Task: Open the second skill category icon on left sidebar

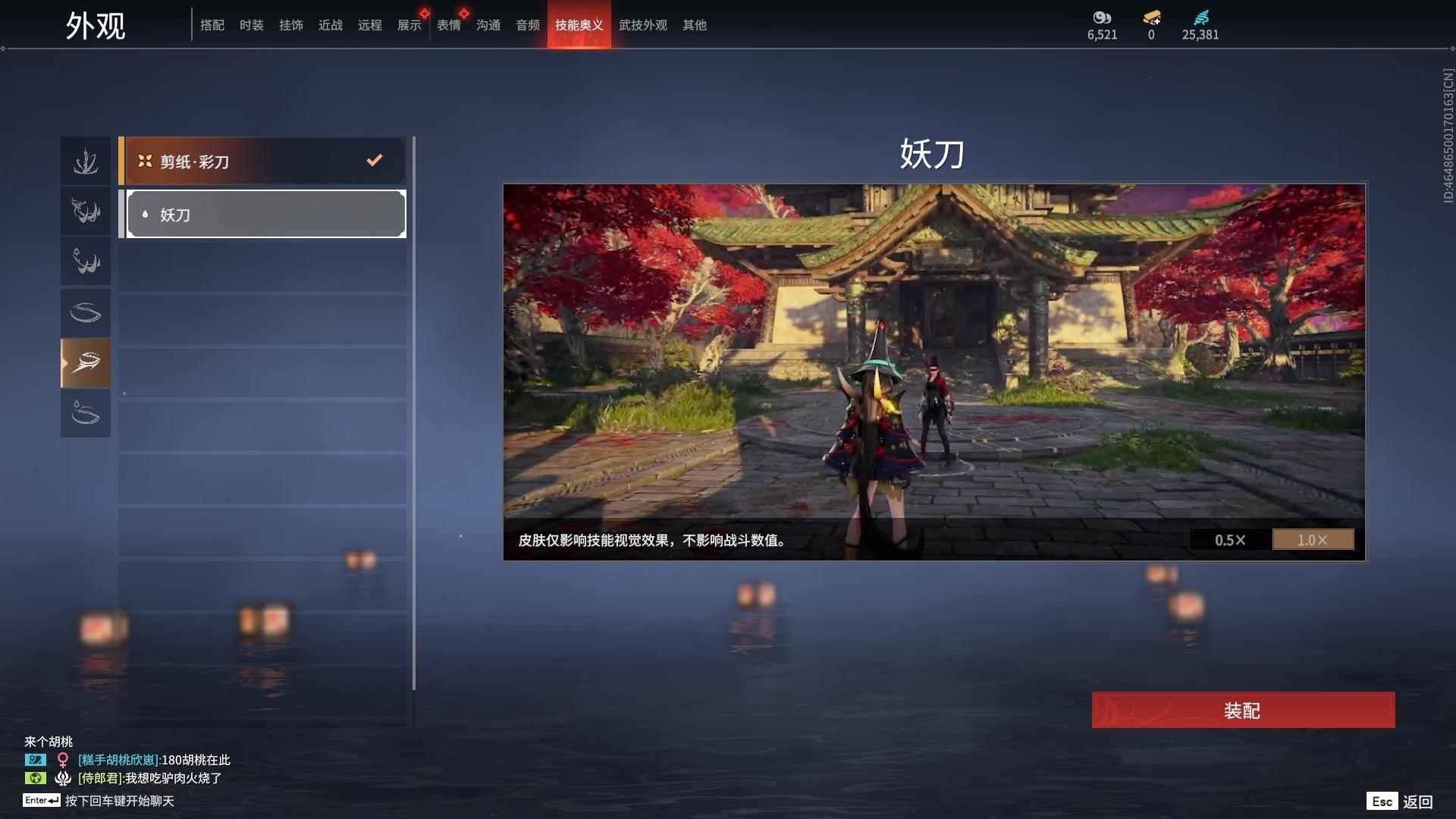Action: click(x=85, y=211)
